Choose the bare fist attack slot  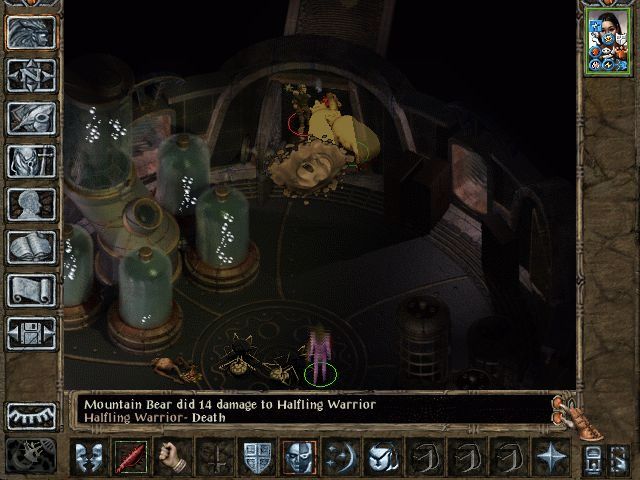[171, 456]
